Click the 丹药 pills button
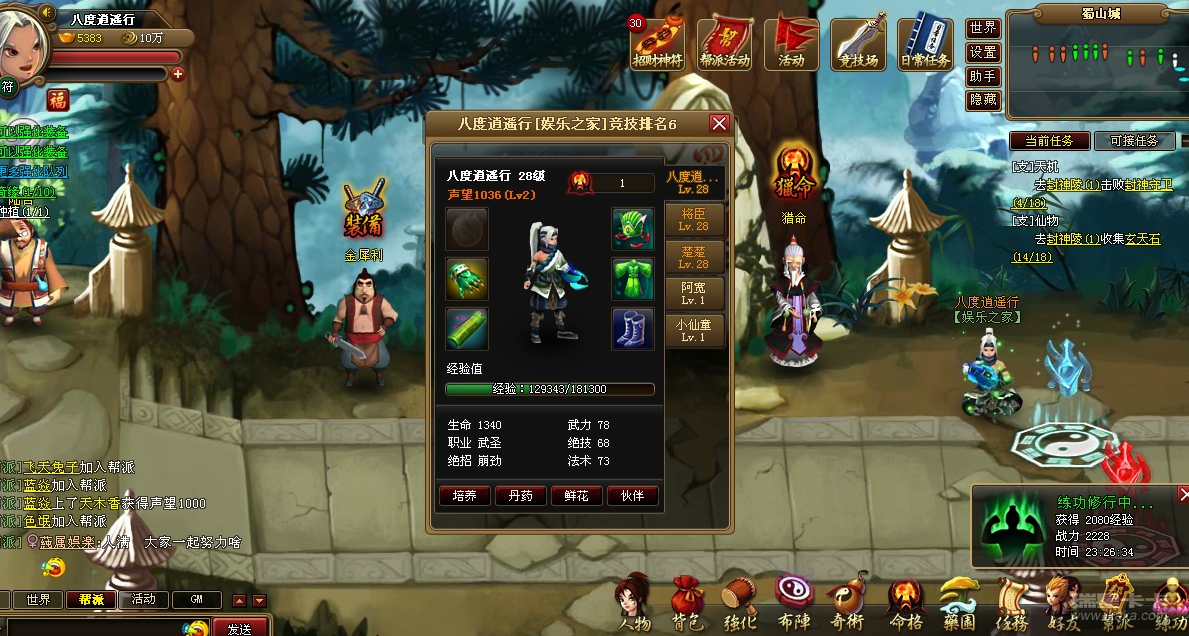The width and height of the screenshot is (1189, 636). 520,495
